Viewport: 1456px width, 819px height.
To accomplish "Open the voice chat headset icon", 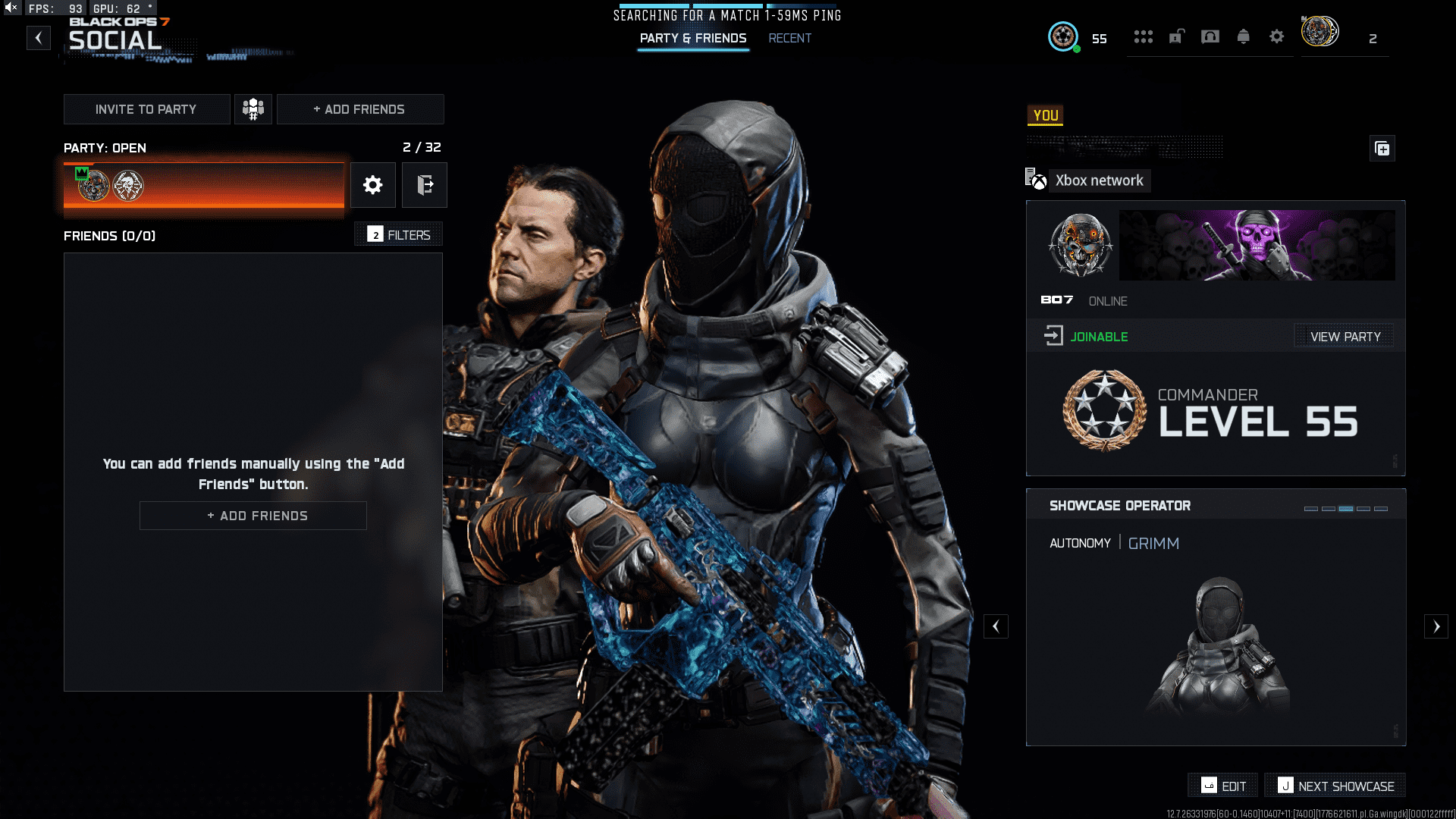I will pyautogui.click(x=1210, y=36).
